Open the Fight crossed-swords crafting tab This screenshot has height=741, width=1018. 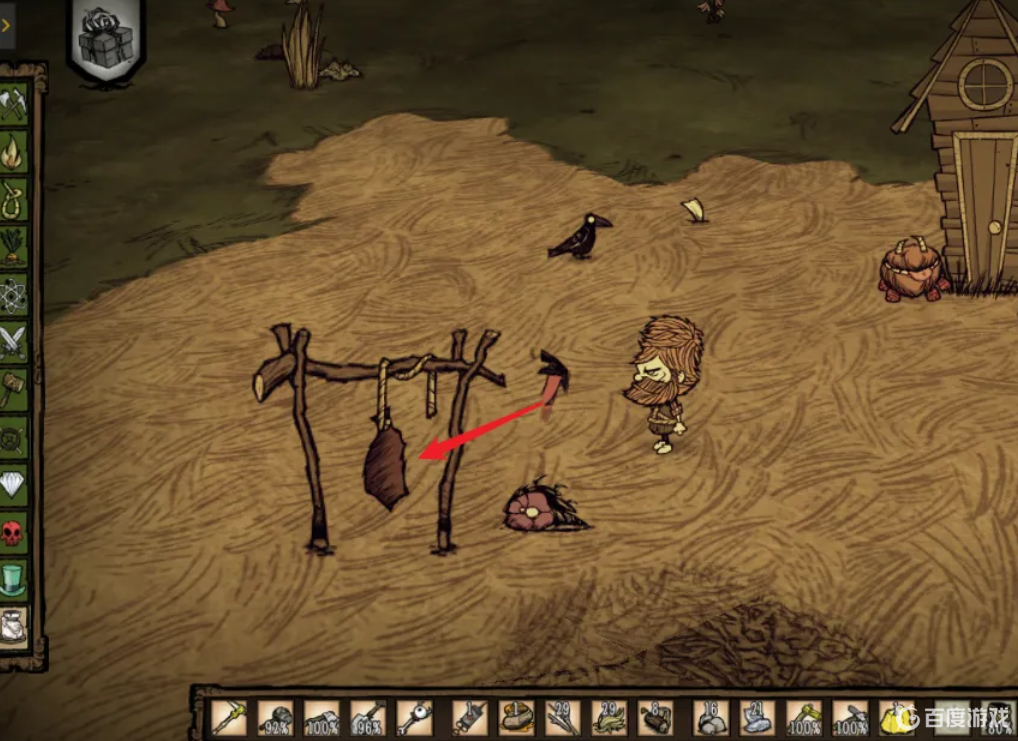(13, 342)
